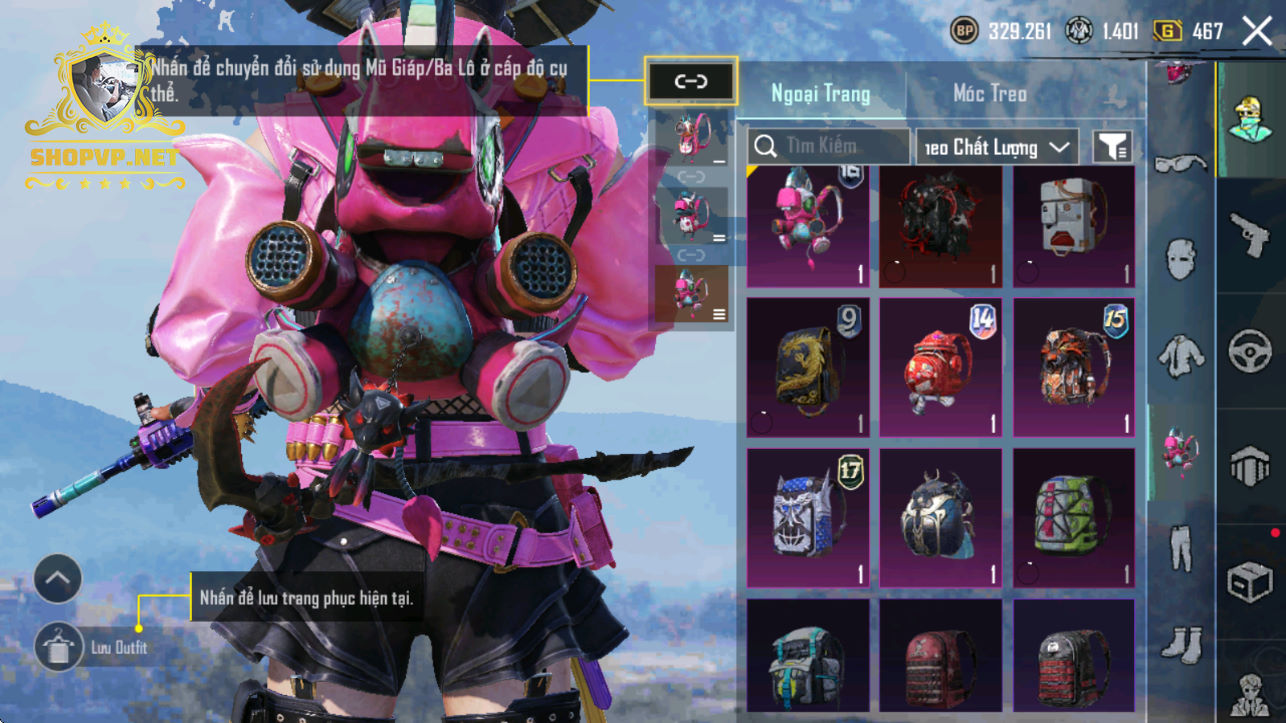Switch to the face mask category
Image resolution: width=1286 pixels, height=723 pixels.
pyautogui.click(x=1181, y=259)
